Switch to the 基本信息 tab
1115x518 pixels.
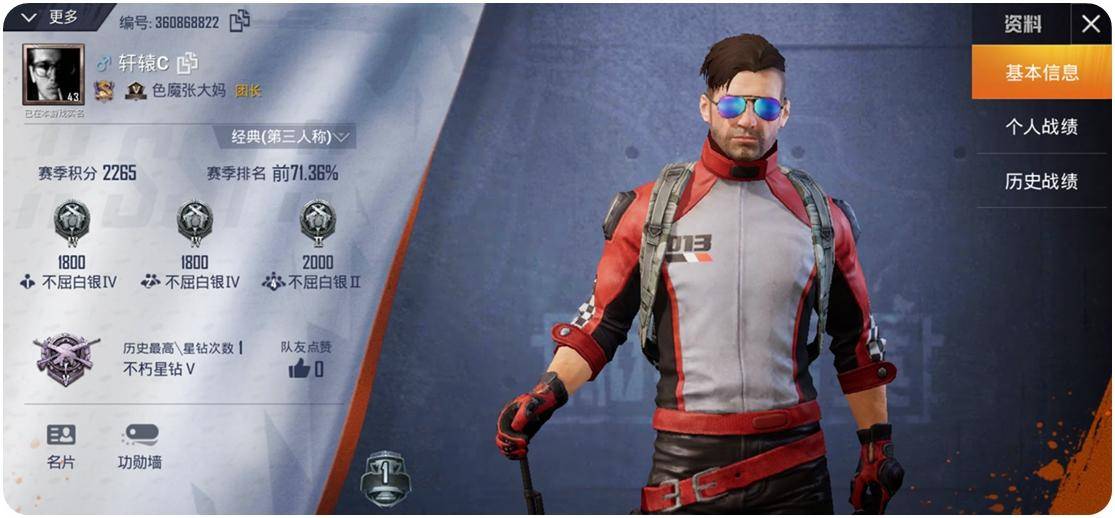coord(1041,73)
